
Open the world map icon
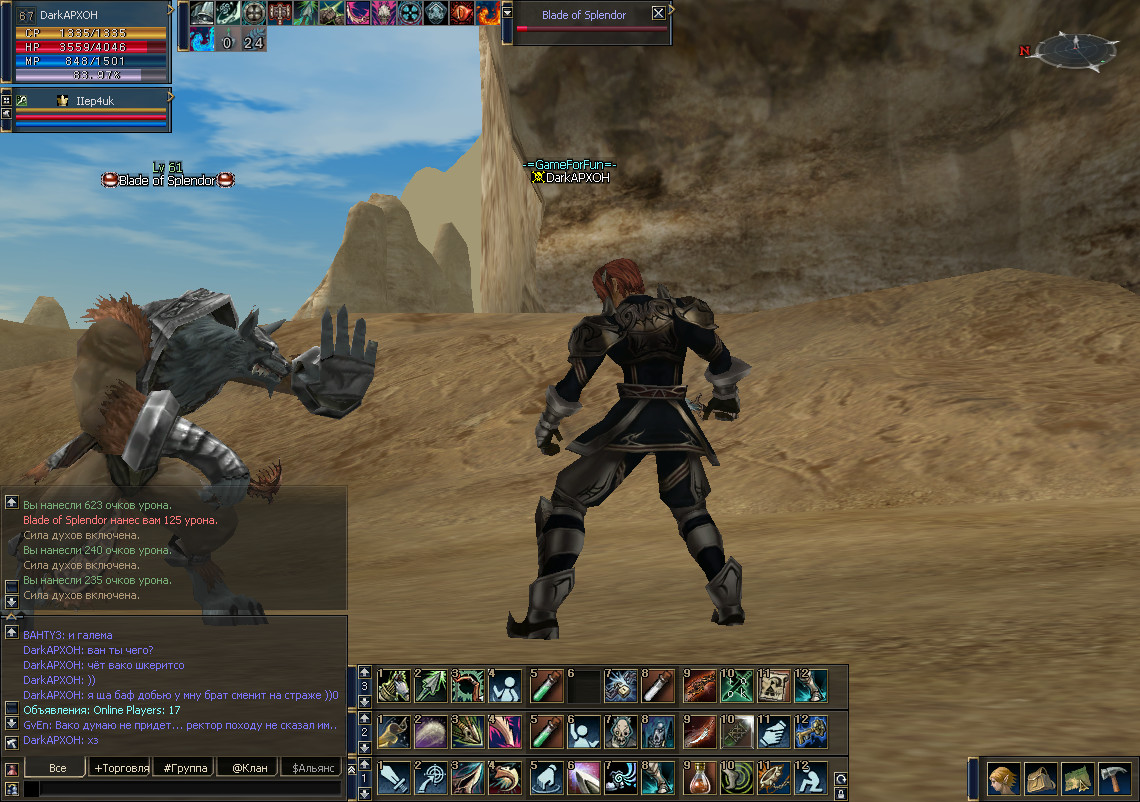pos(1076,778)
